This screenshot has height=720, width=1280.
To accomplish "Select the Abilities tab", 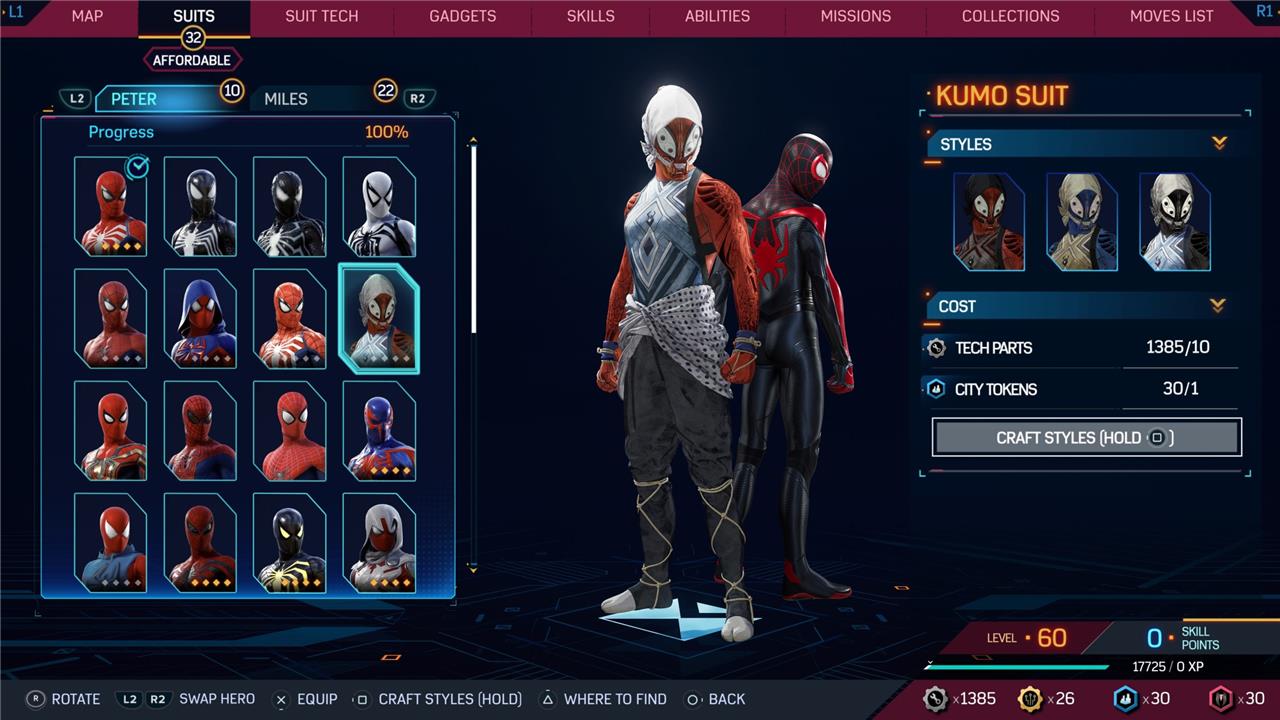I will pyautogui.click(x=717, y=16).
